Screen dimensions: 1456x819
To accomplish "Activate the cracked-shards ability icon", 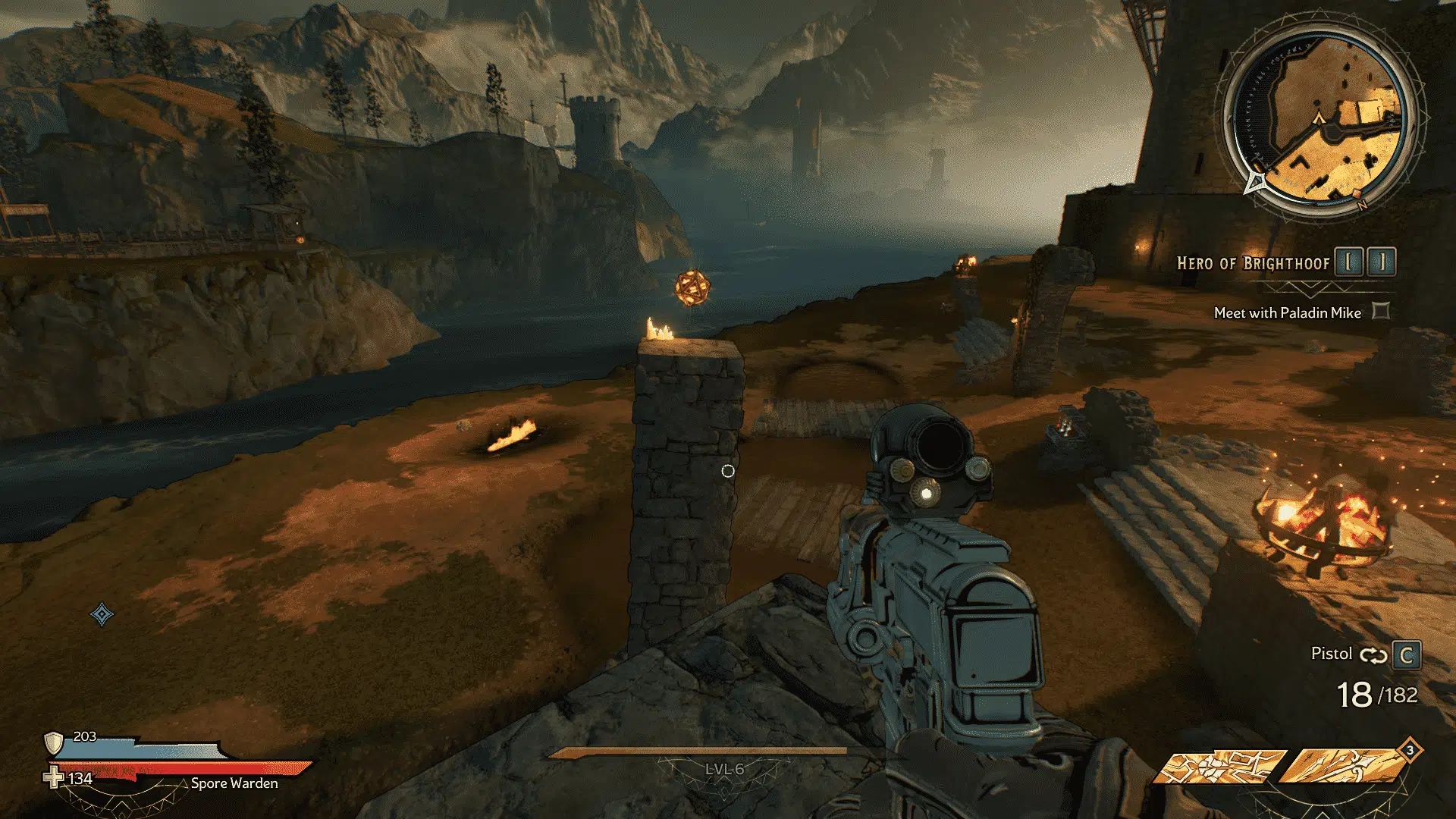I will click(x=1221, y=767).
